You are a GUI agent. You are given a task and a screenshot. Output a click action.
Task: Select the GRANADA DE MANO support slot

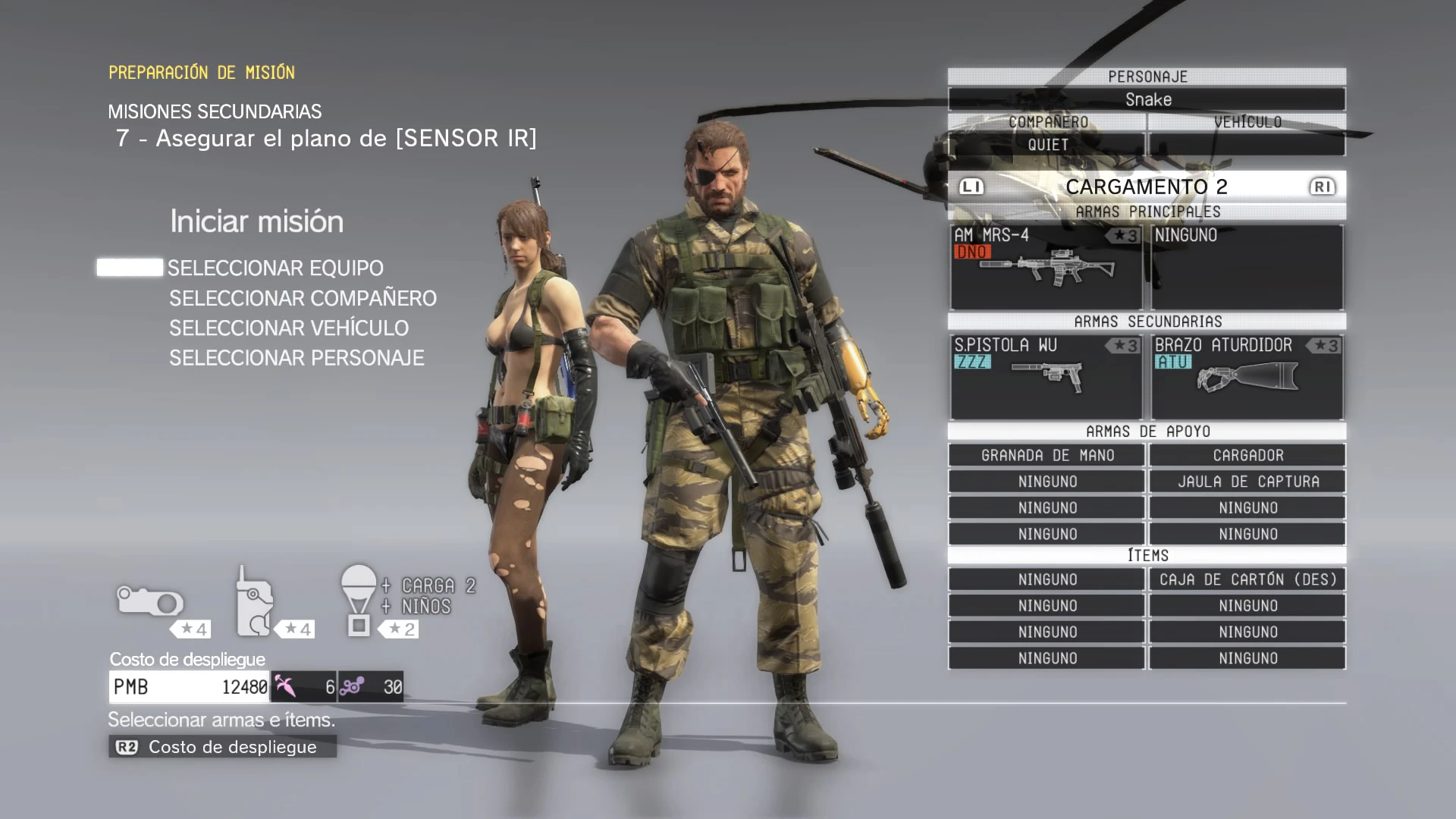[1046, 456]
